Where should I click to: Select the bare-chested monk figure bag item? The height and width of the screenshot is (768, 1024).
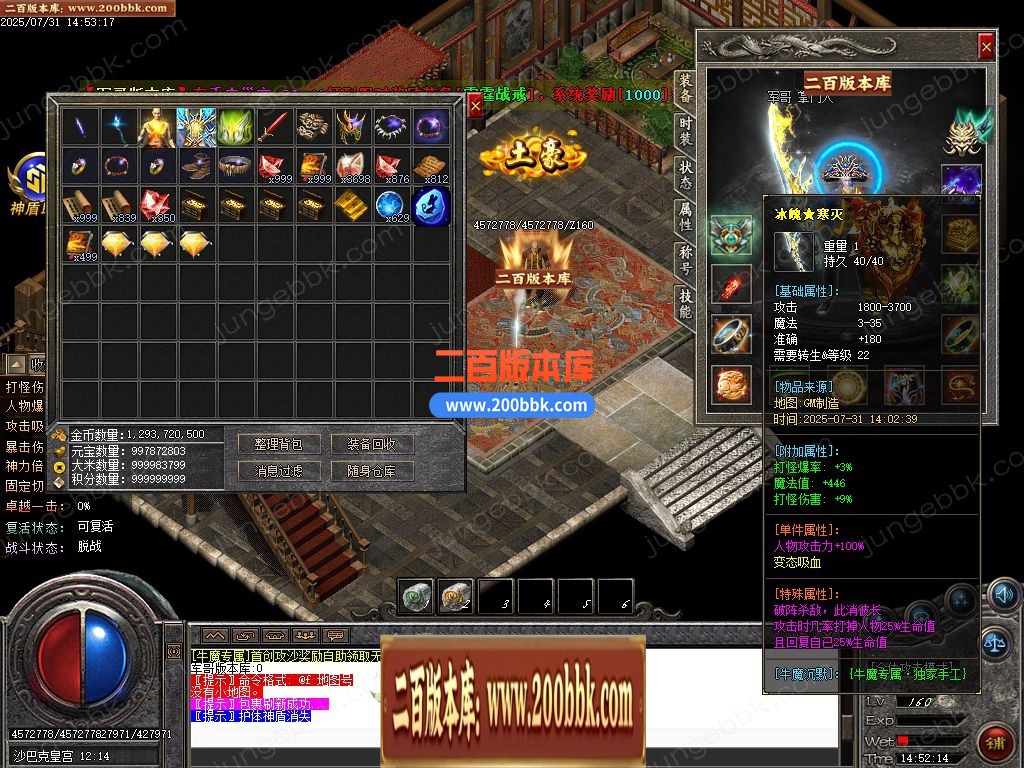(x=157, y=127)
